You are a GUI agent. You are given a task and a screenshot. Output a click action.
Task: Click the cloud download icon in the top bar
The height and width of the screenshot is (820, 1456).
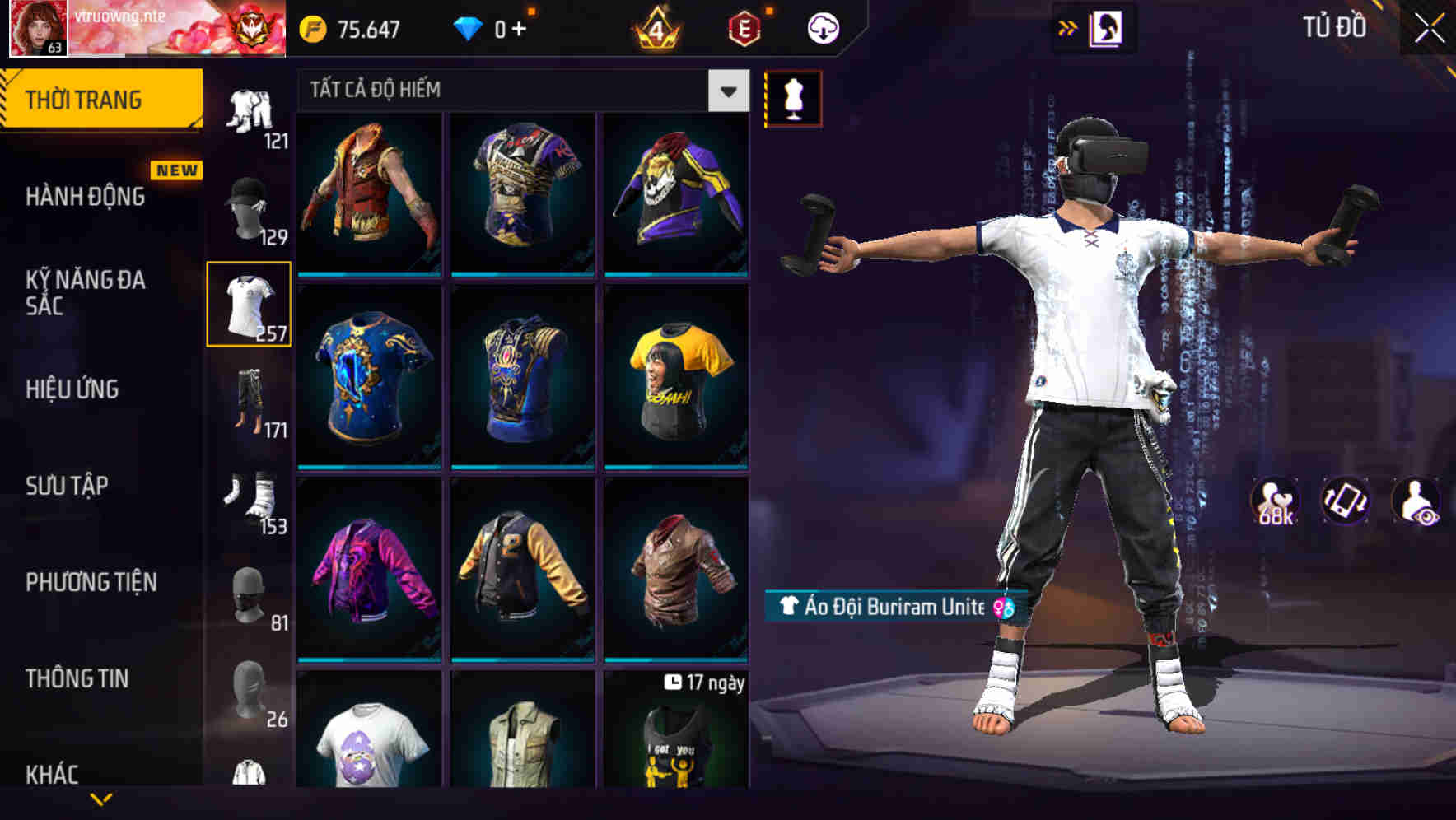[823, 26]
